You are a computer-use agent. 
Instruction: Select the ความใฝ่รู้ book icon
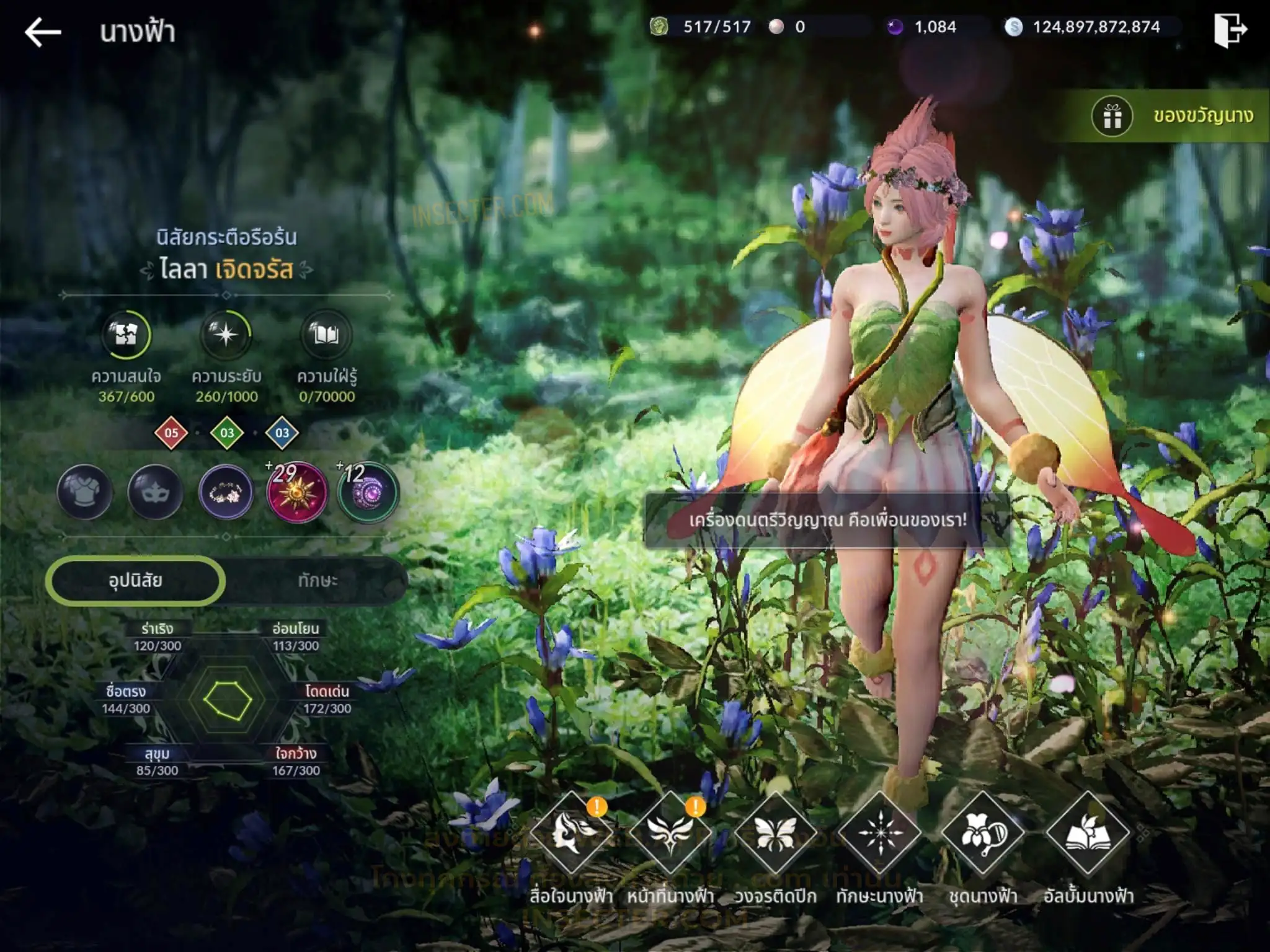click(326, 335)
